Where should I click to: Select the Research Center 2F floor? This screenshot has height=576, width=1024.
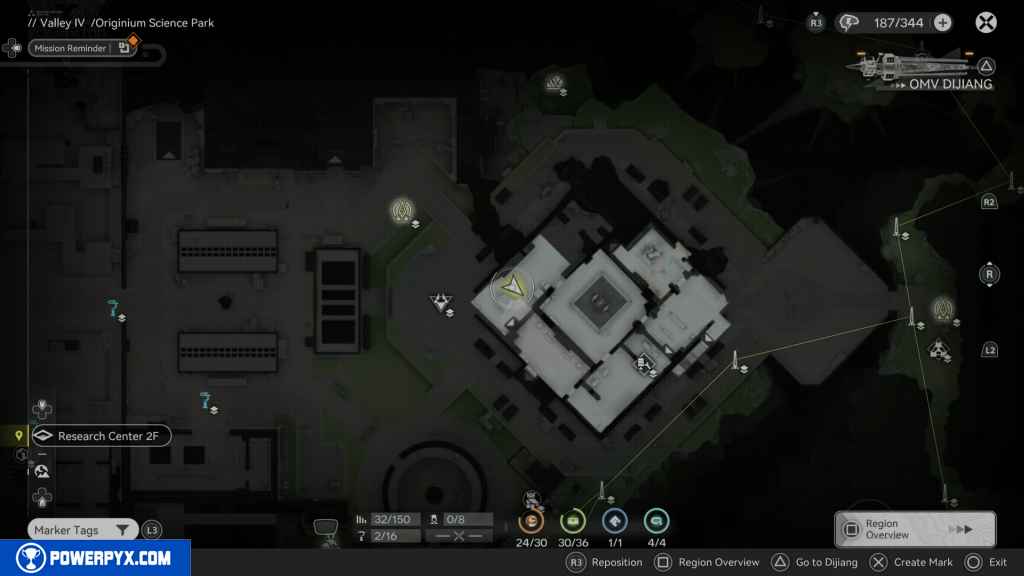(x=100, y=436)
